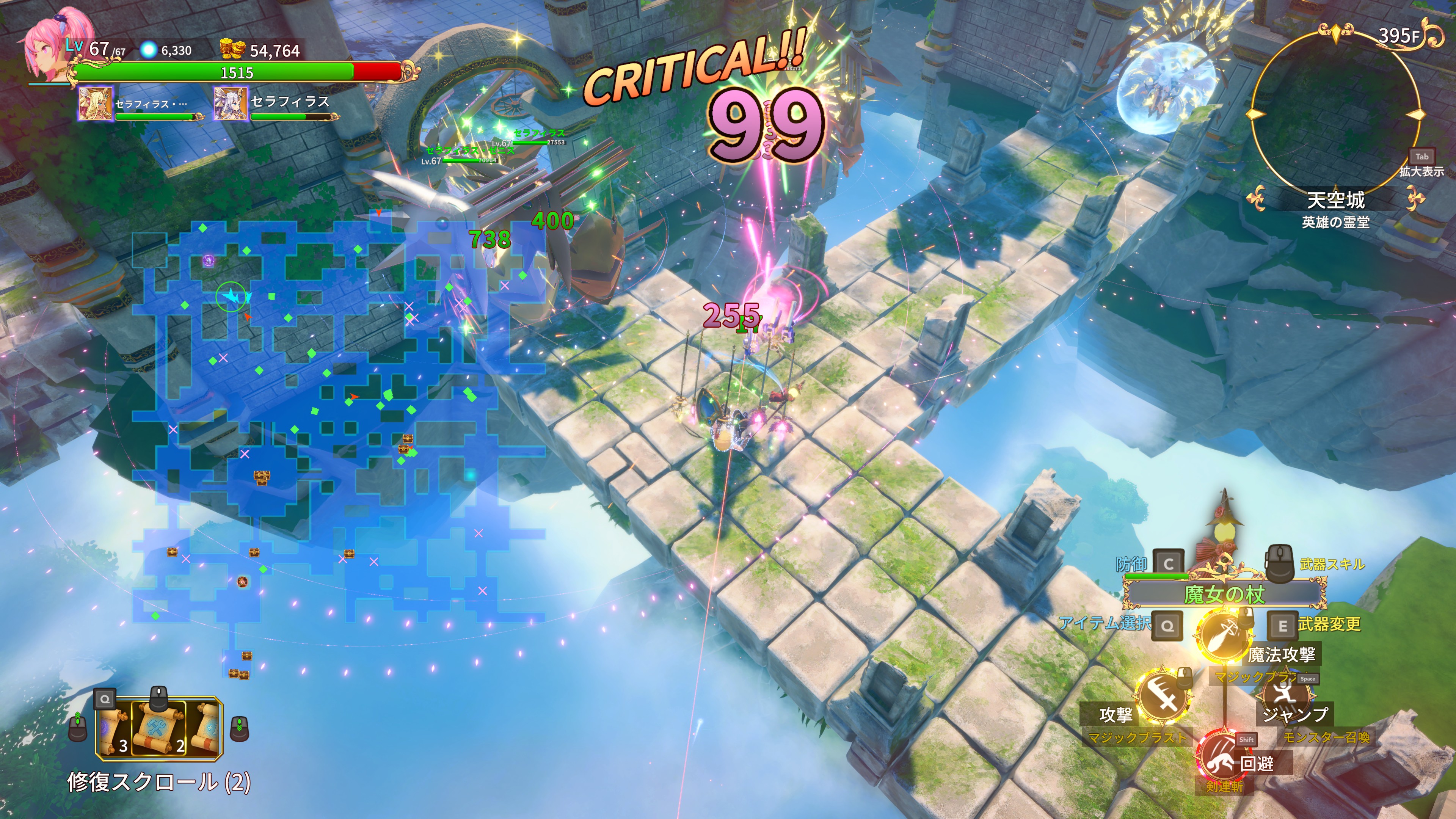Select the blonde party member portrait

(95, 104)
